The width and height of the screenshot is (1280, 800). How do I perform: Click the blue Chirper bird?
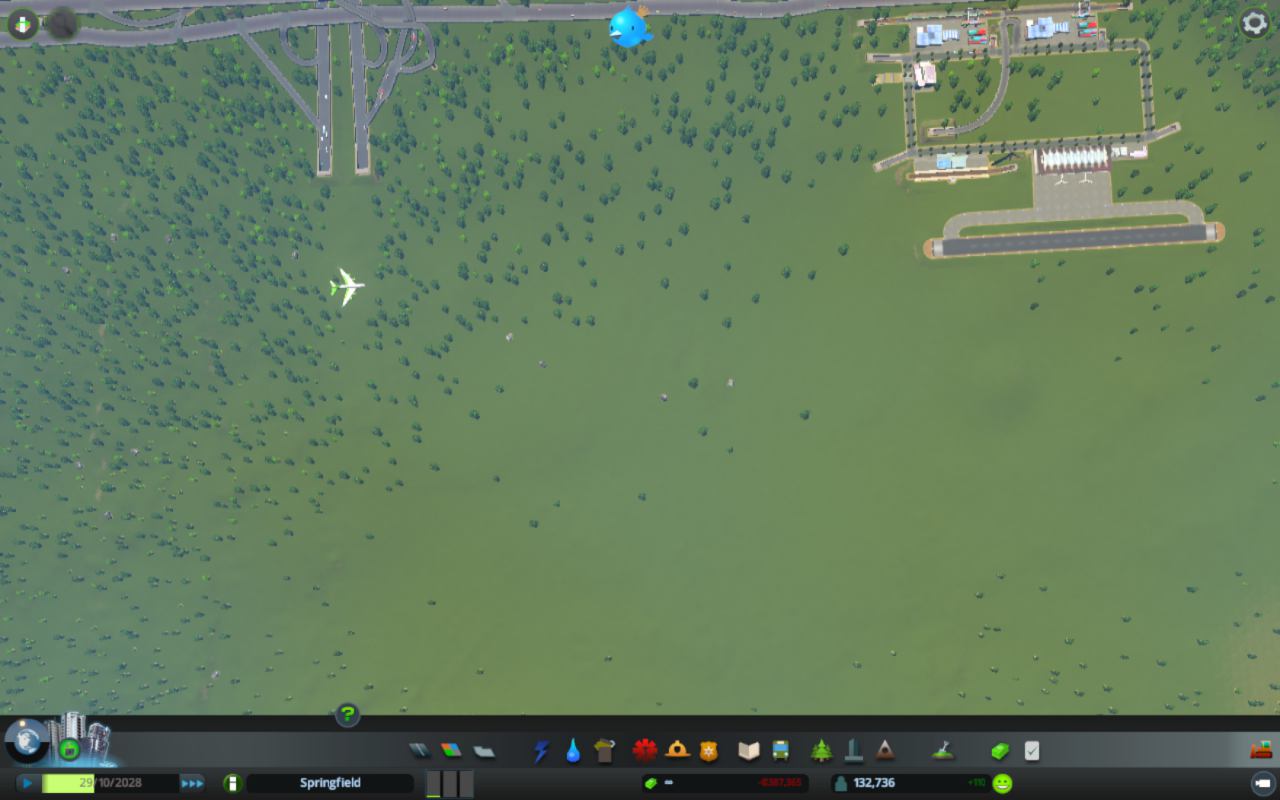630,27
